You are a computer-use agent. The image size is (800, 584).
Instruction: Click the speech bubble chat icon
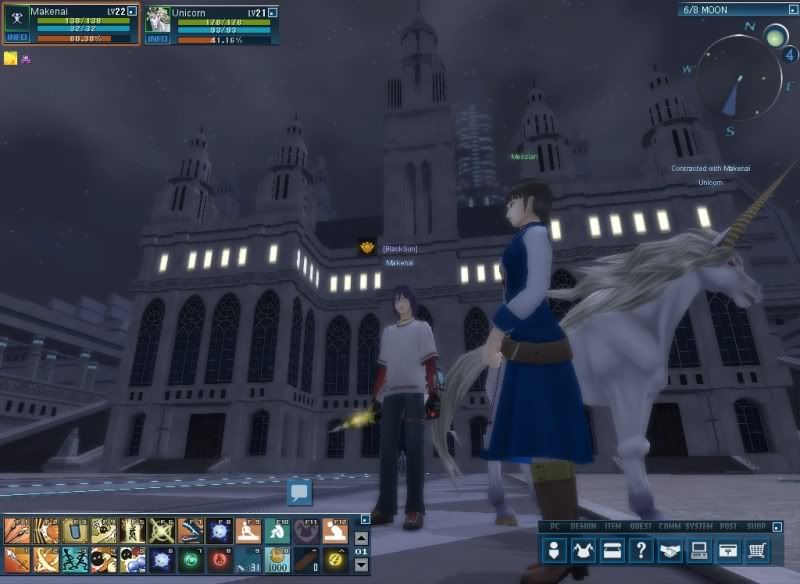300,491
